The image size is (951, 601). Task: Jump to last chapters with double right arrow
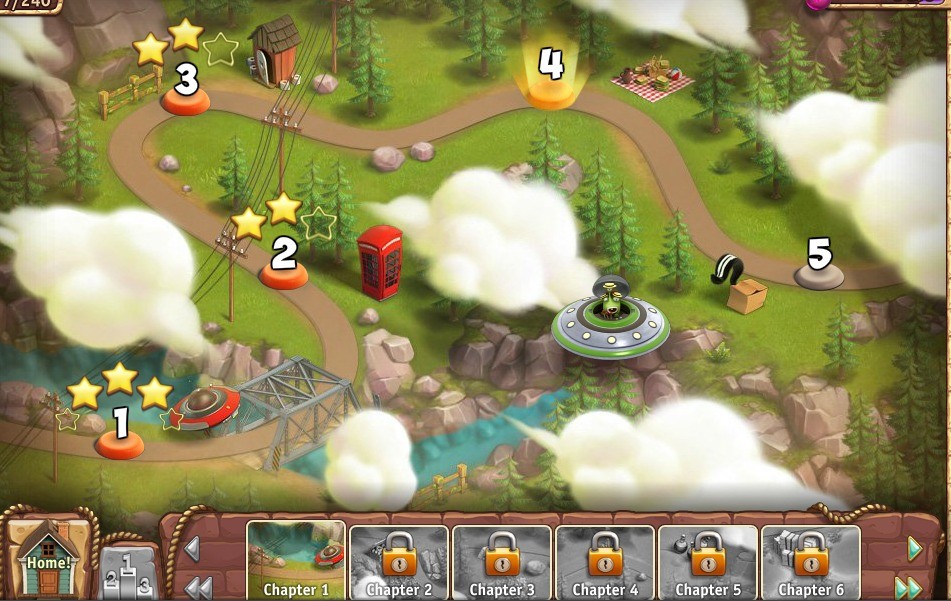[908, 587]
